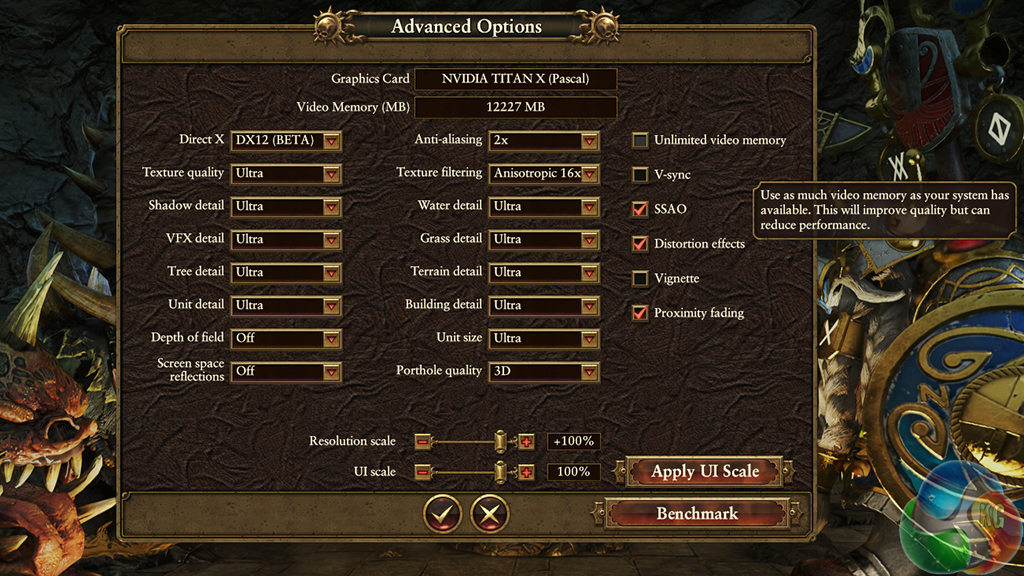Disable the SSAO checkbox
Viewport: 1024px width, 576px height.
(640, 210)
